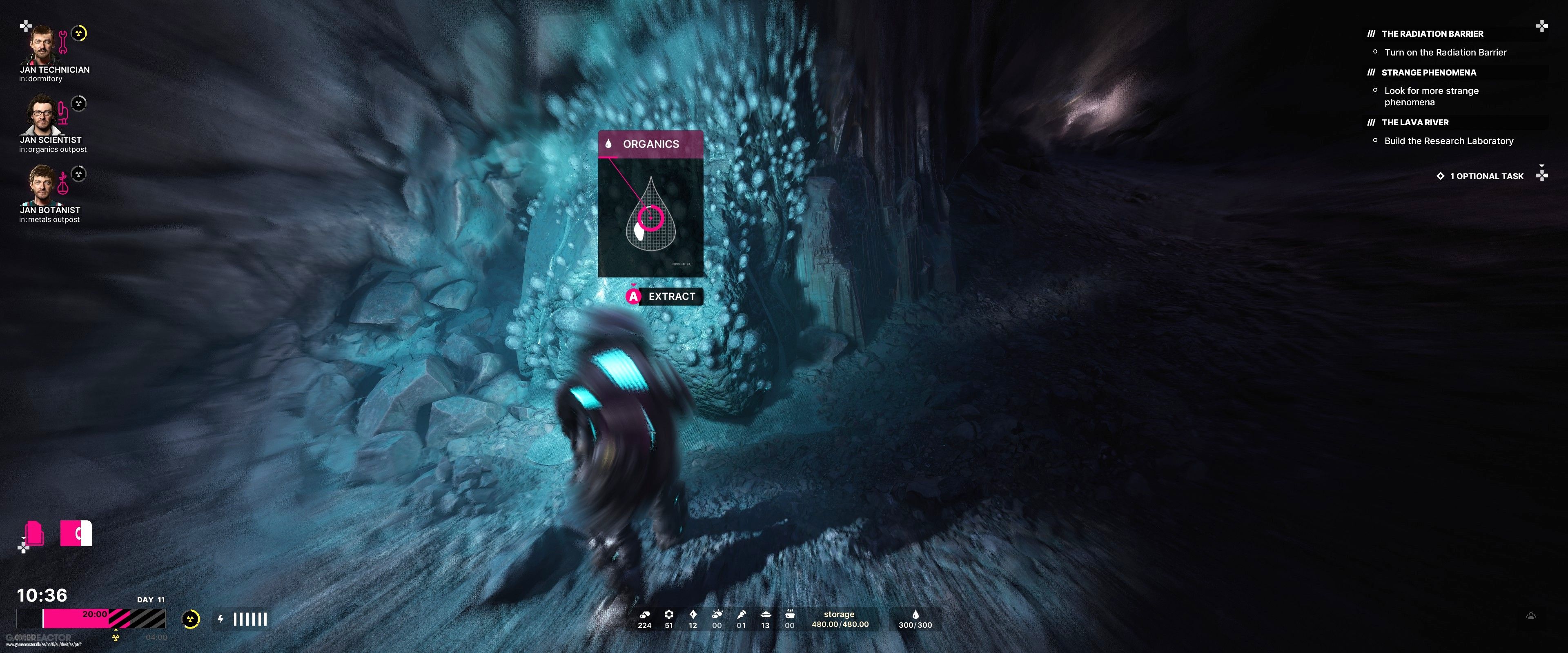
Task: Open The Radiation Barrier quest entry
Action: 1432,34
